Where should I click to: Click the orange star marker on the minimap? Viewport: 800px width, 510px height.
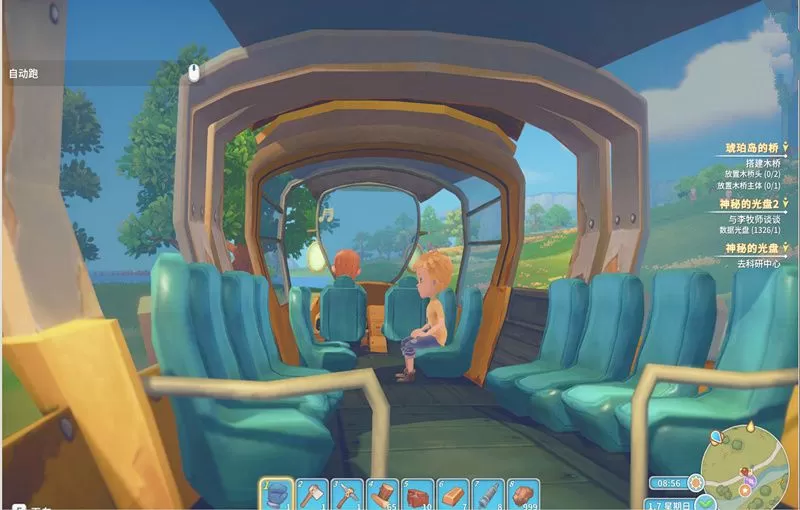coord(744,490)
